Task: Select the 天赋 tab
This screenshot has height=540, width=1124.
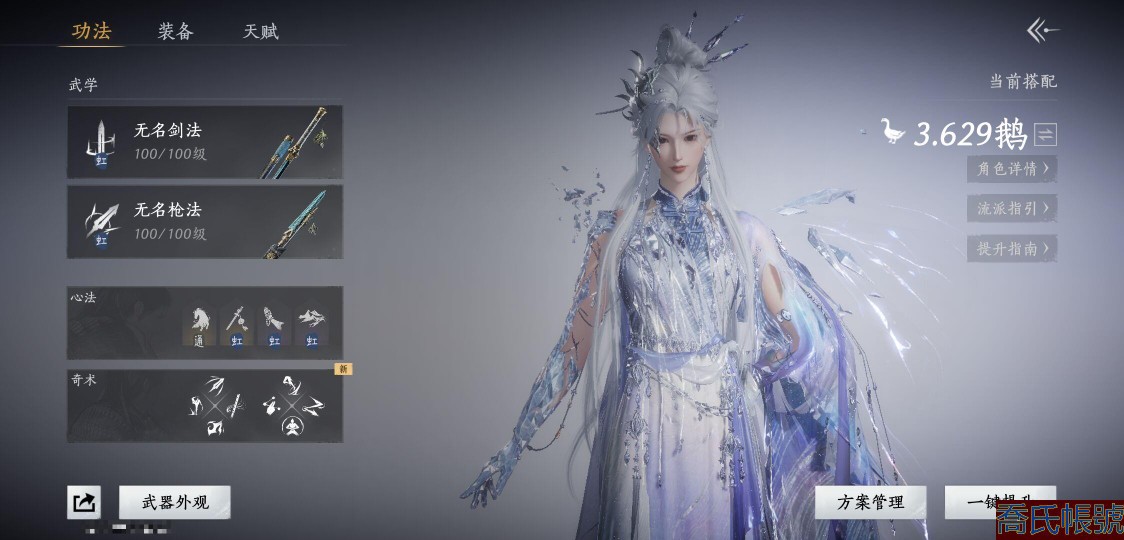Action: 261,31
